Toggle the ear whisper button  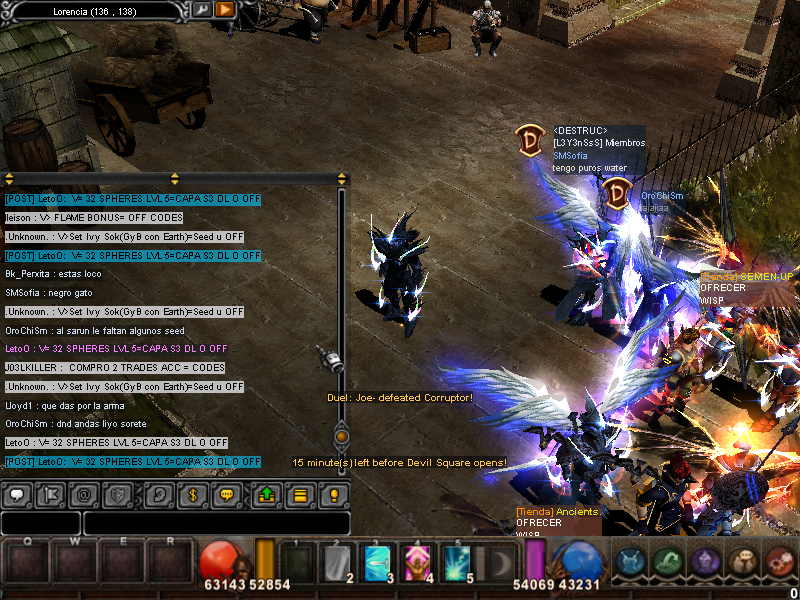pyautogui.click(x=158, y=494)
